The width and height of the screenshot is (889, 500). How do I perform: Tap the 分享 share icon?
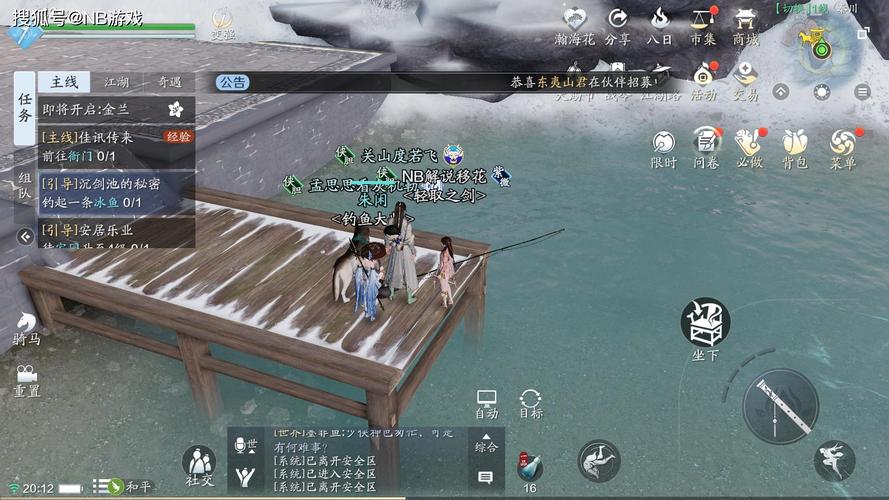[x=618, y=26]
